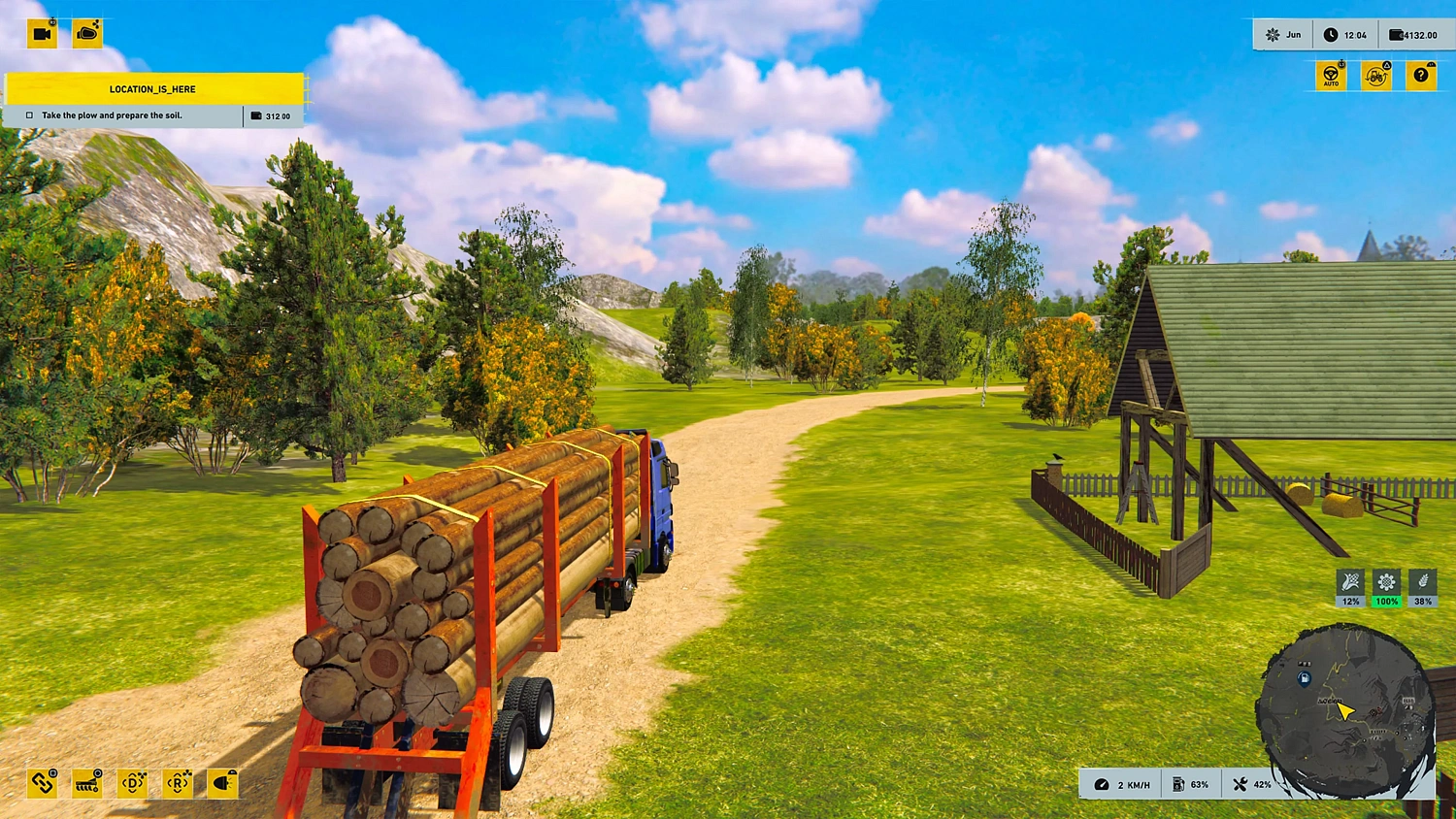The height and width of the screenshot is (819, 1456).
Task: Click the wallet balance 4132.00
Action: pos(1412,34)
